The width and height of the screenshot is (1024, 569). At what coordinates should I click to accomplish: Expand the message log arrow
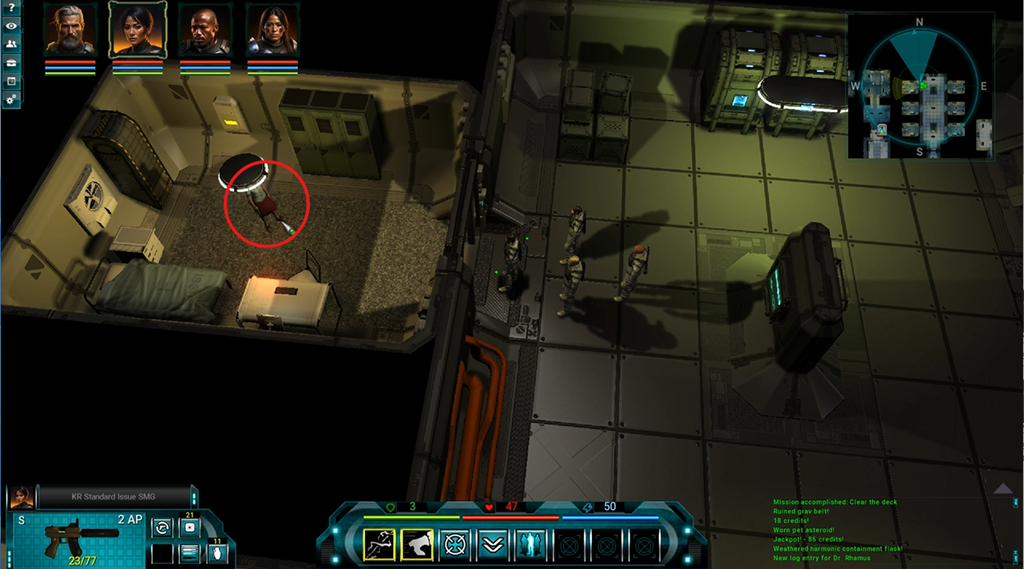pos(1005,488)
